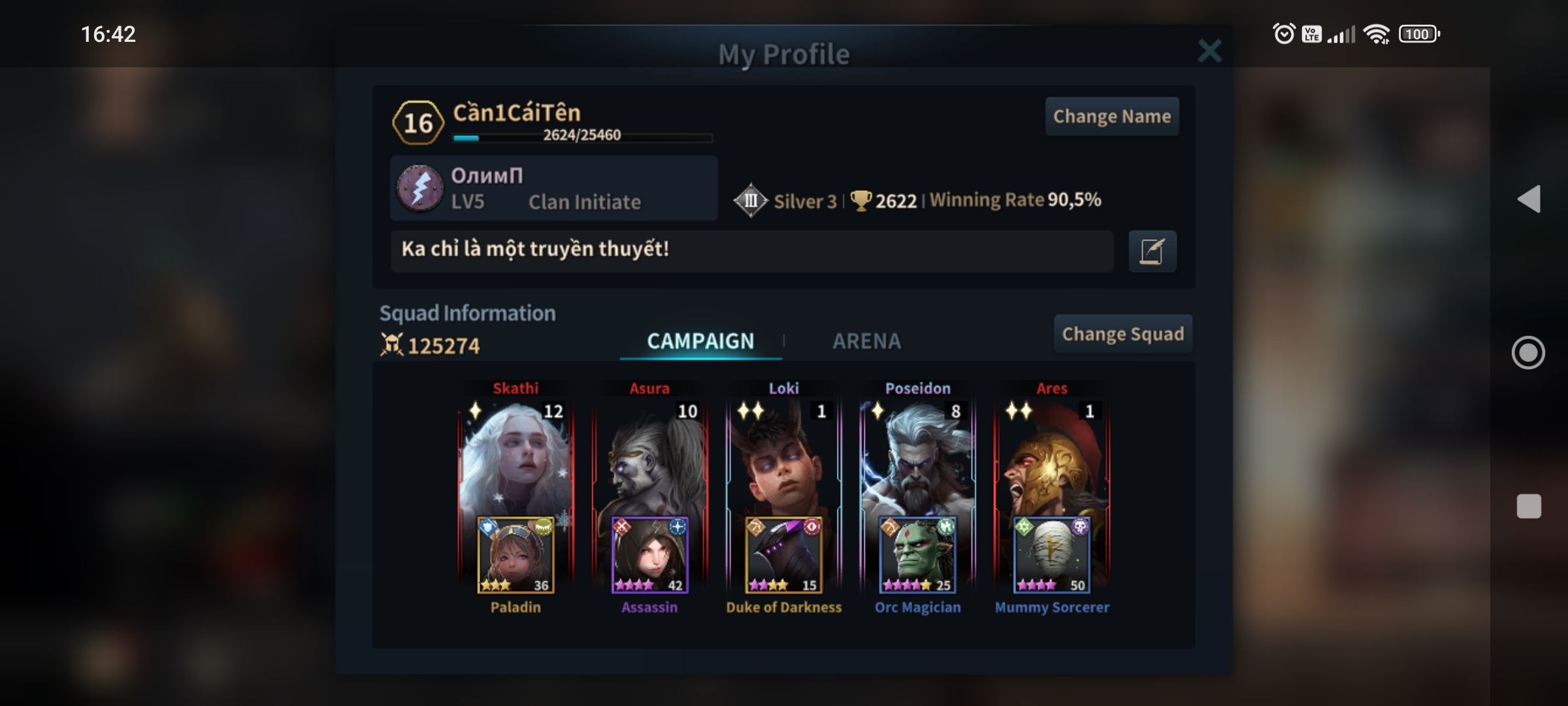The height and width of the screenshot is (706, 1568).
Task: Pick the Loki god card
Action: 783,458
